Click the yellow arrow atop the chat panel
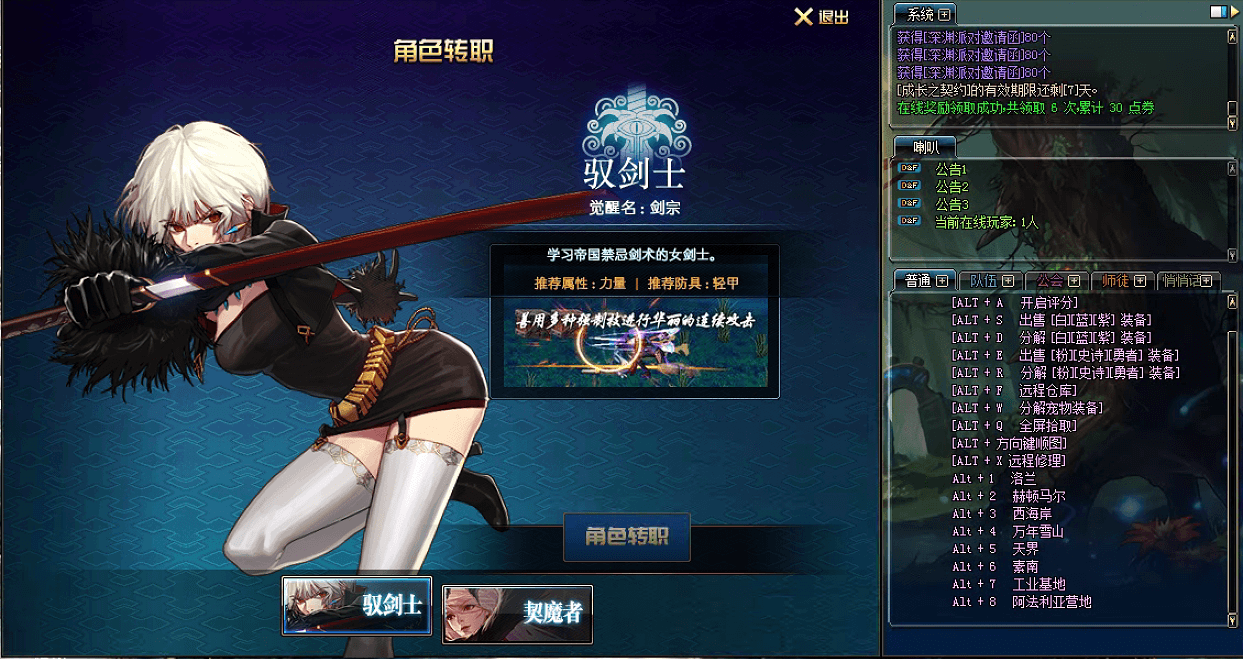Image resolution: width=1243 pixels, height=659 pixels. pos(1233,12)
